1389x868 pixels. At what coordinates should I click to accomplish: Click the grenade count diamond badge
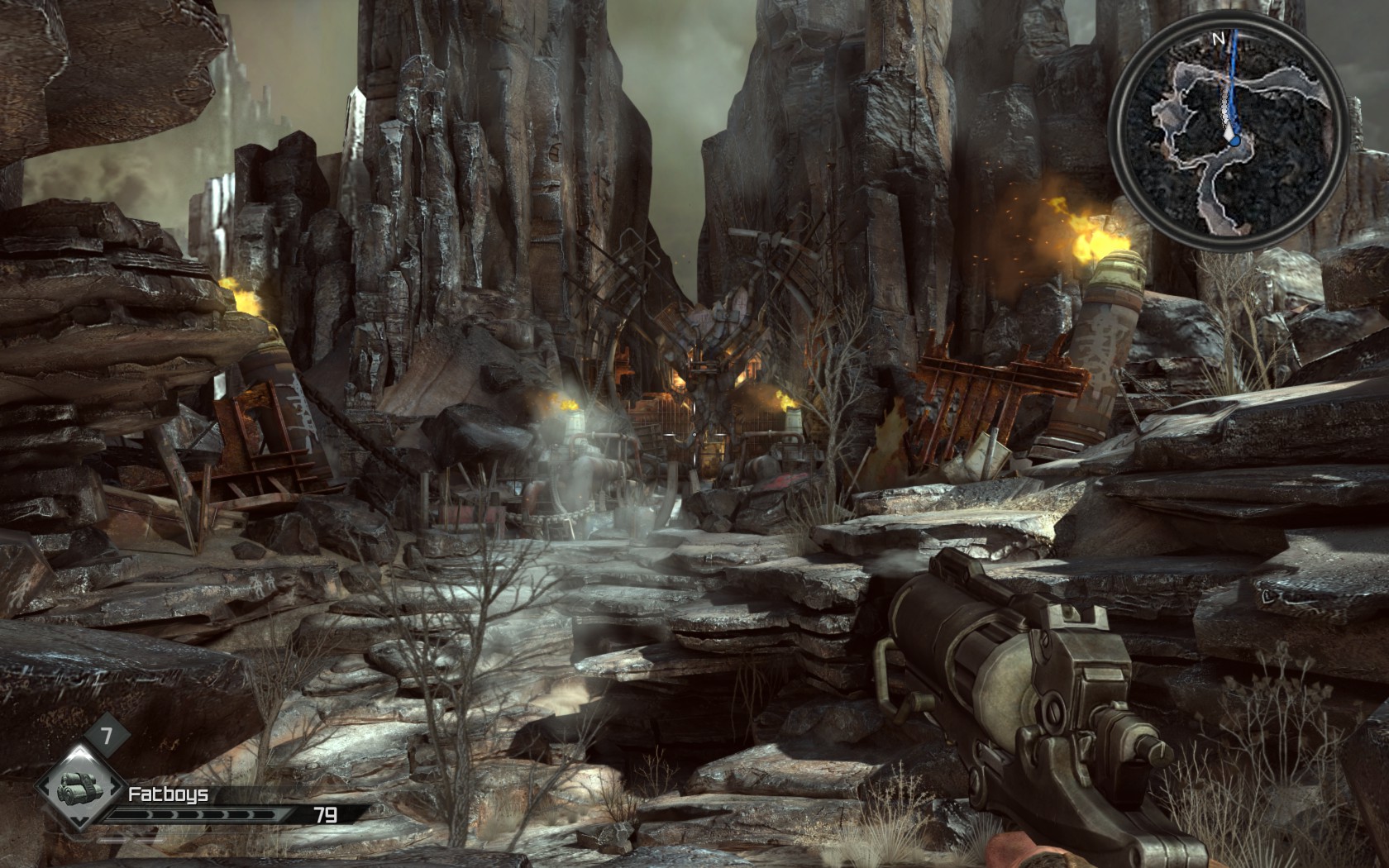(x=107, y=734)
